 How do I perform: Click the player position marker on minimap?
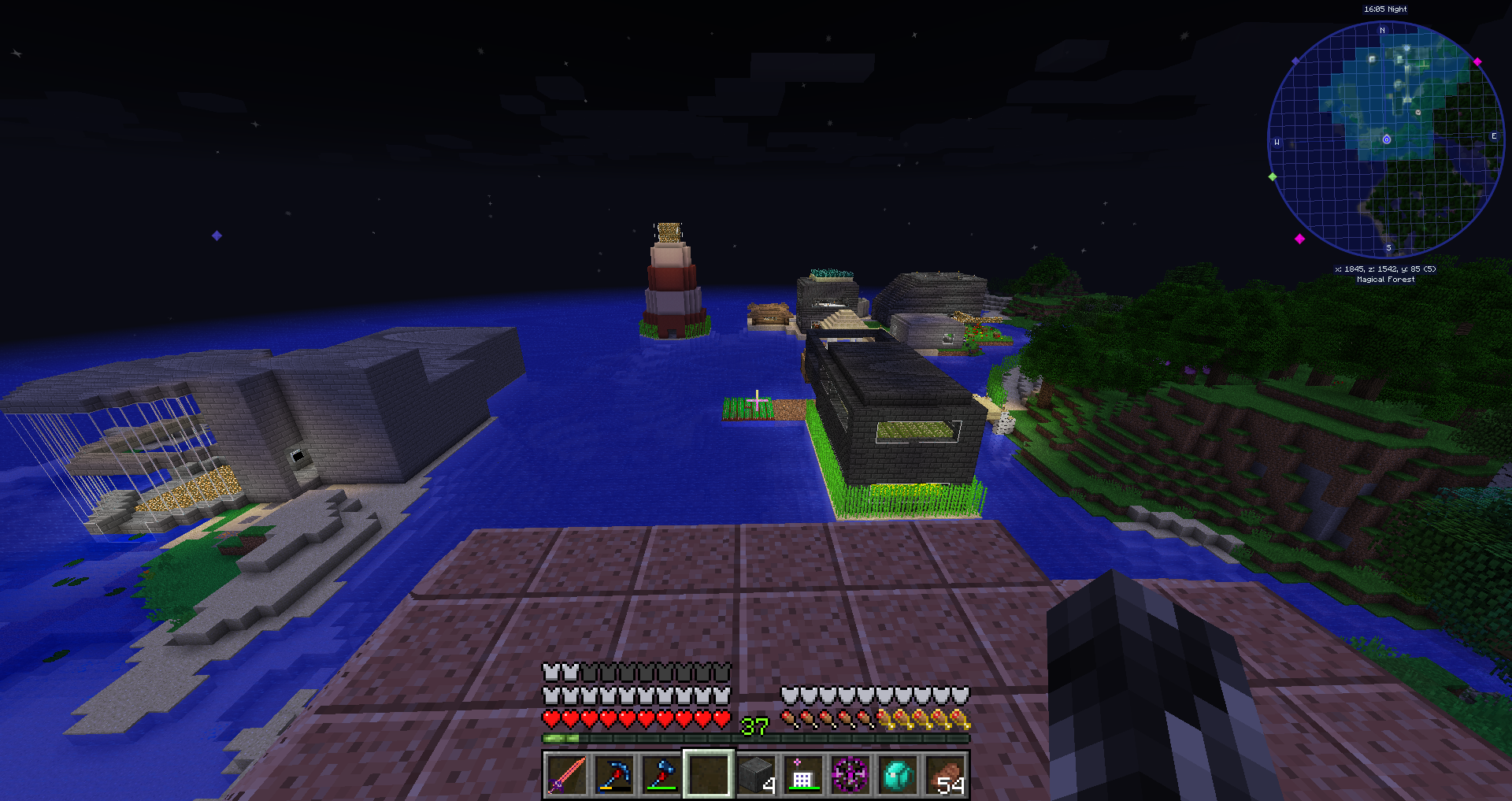coord(1387,139)
